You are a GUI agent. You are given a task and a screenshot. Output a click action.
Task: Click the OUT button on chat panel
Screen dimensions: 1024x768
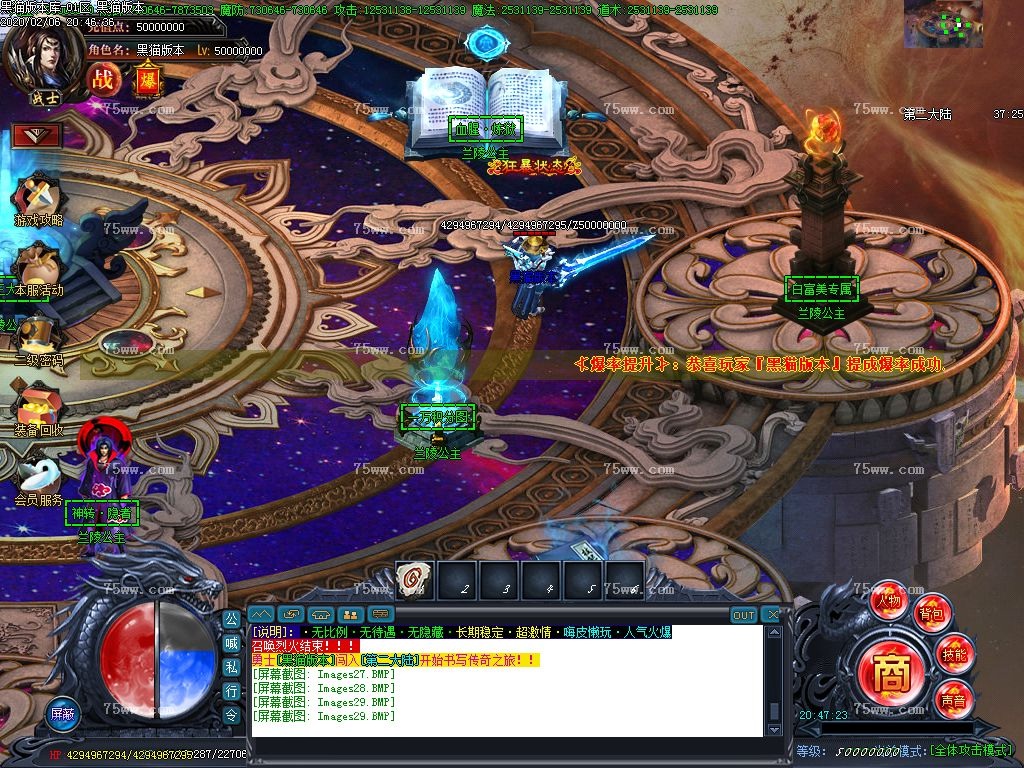point(743,614)
